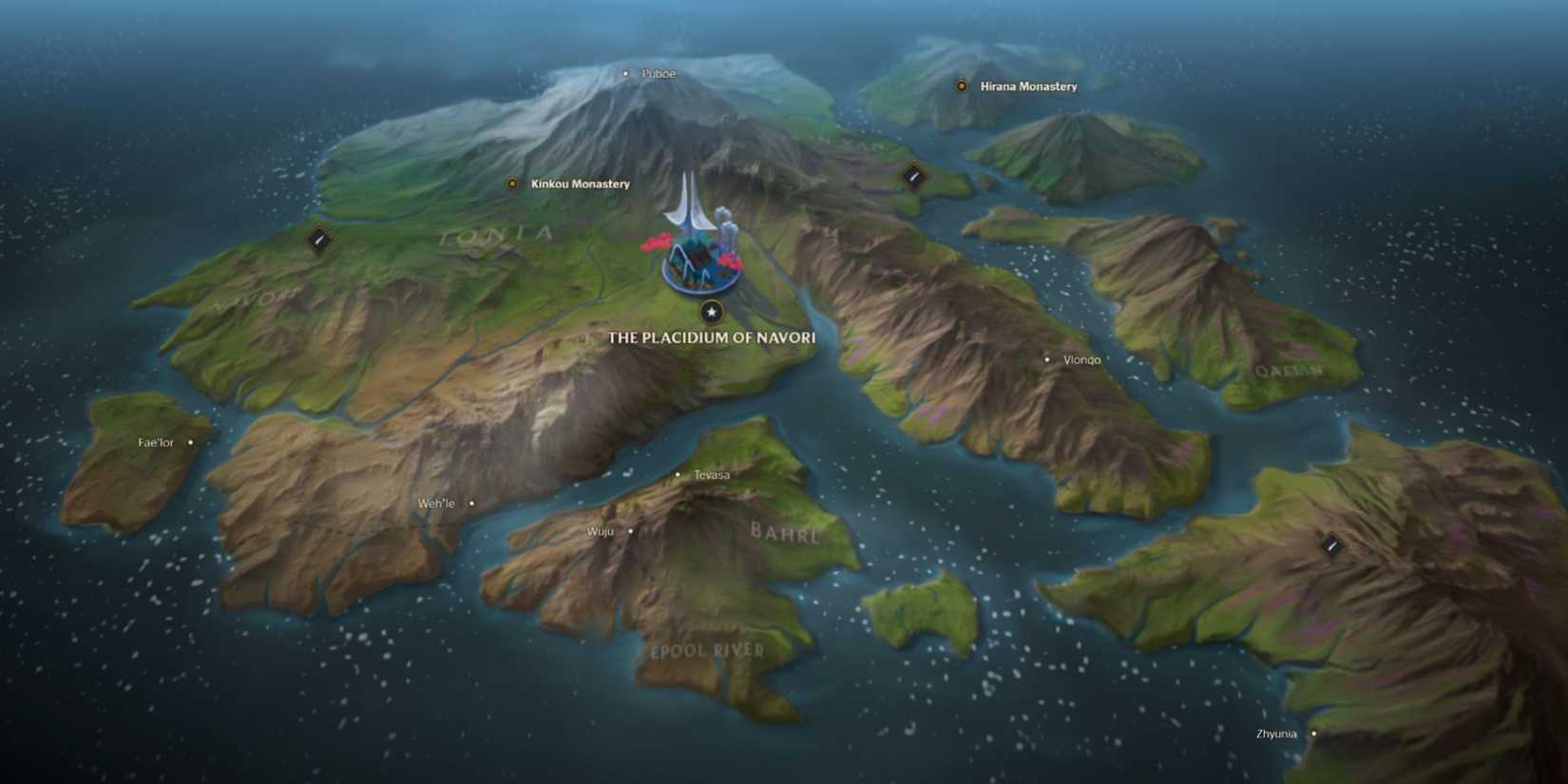Click the dot marker for Vlonqo

click(x=1047, y=359)
